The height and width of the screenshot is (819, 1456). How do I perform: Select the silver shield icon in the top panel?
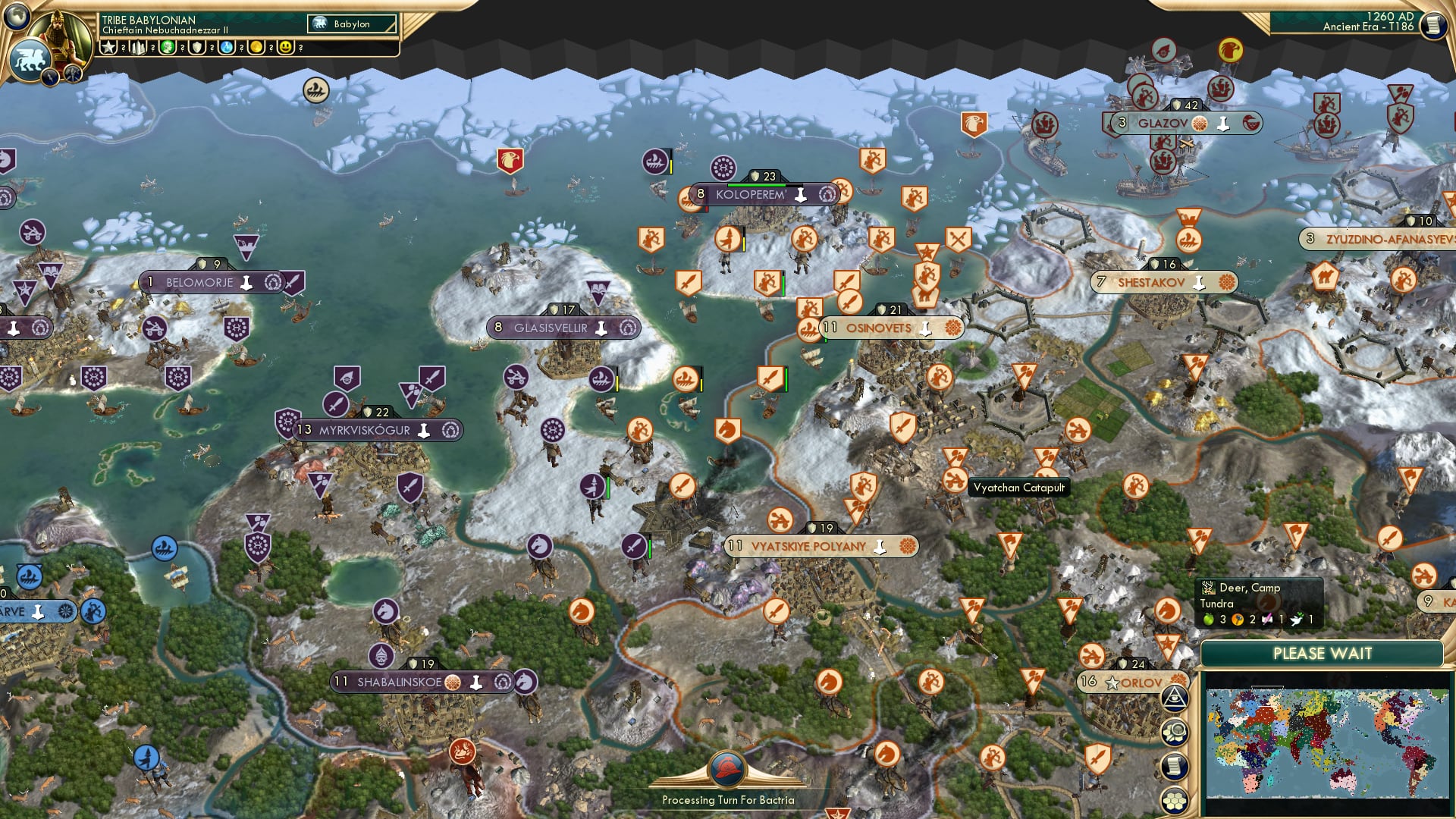click(197, 48)
